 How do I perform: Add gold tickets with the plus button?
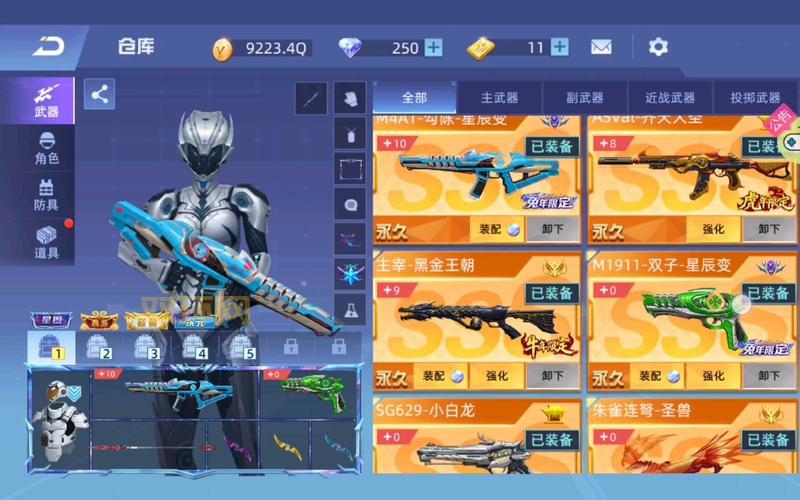pos(560,47)
